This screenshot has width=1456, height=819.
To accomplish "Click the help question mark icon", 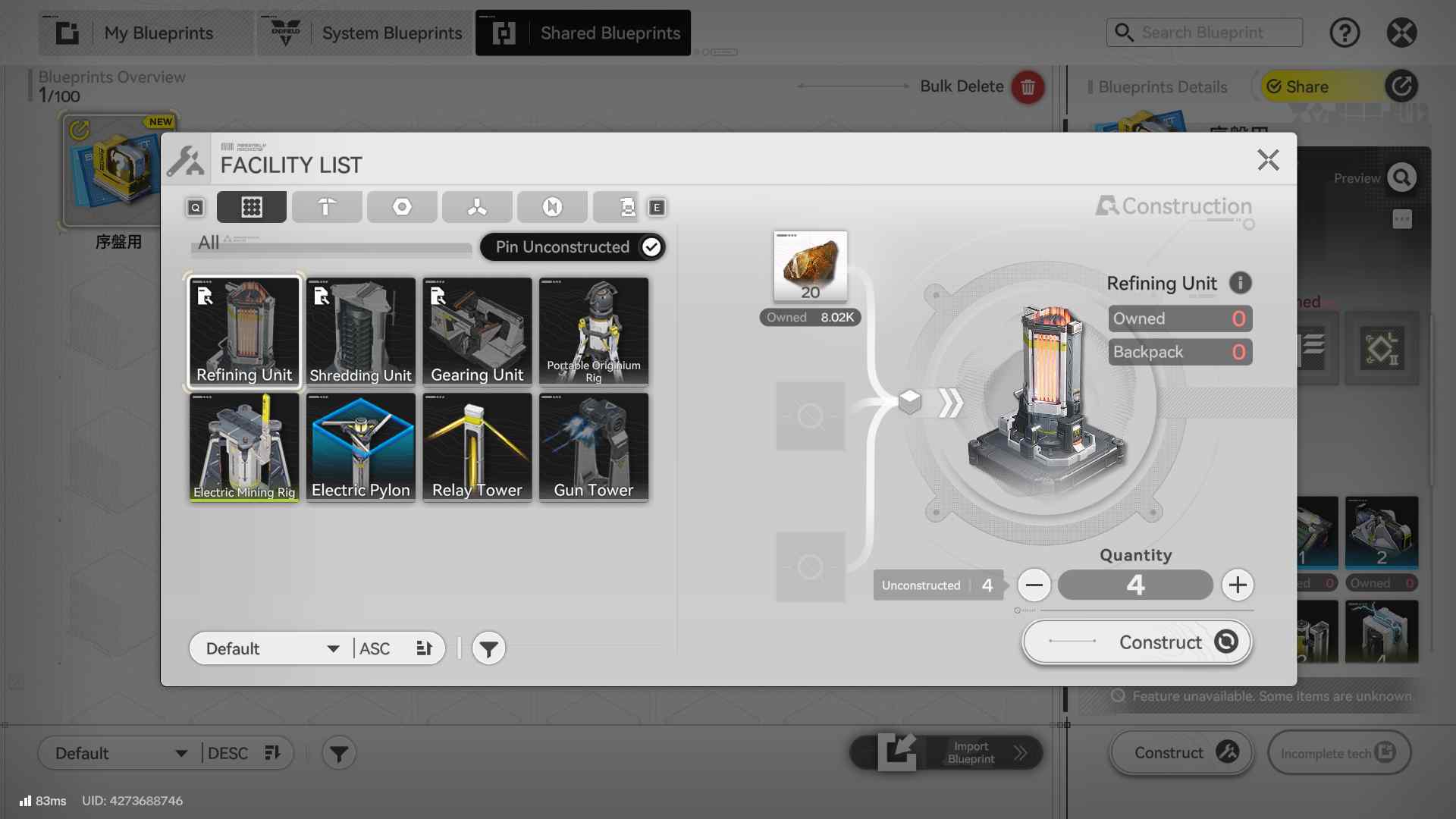I will (1345, 33).
